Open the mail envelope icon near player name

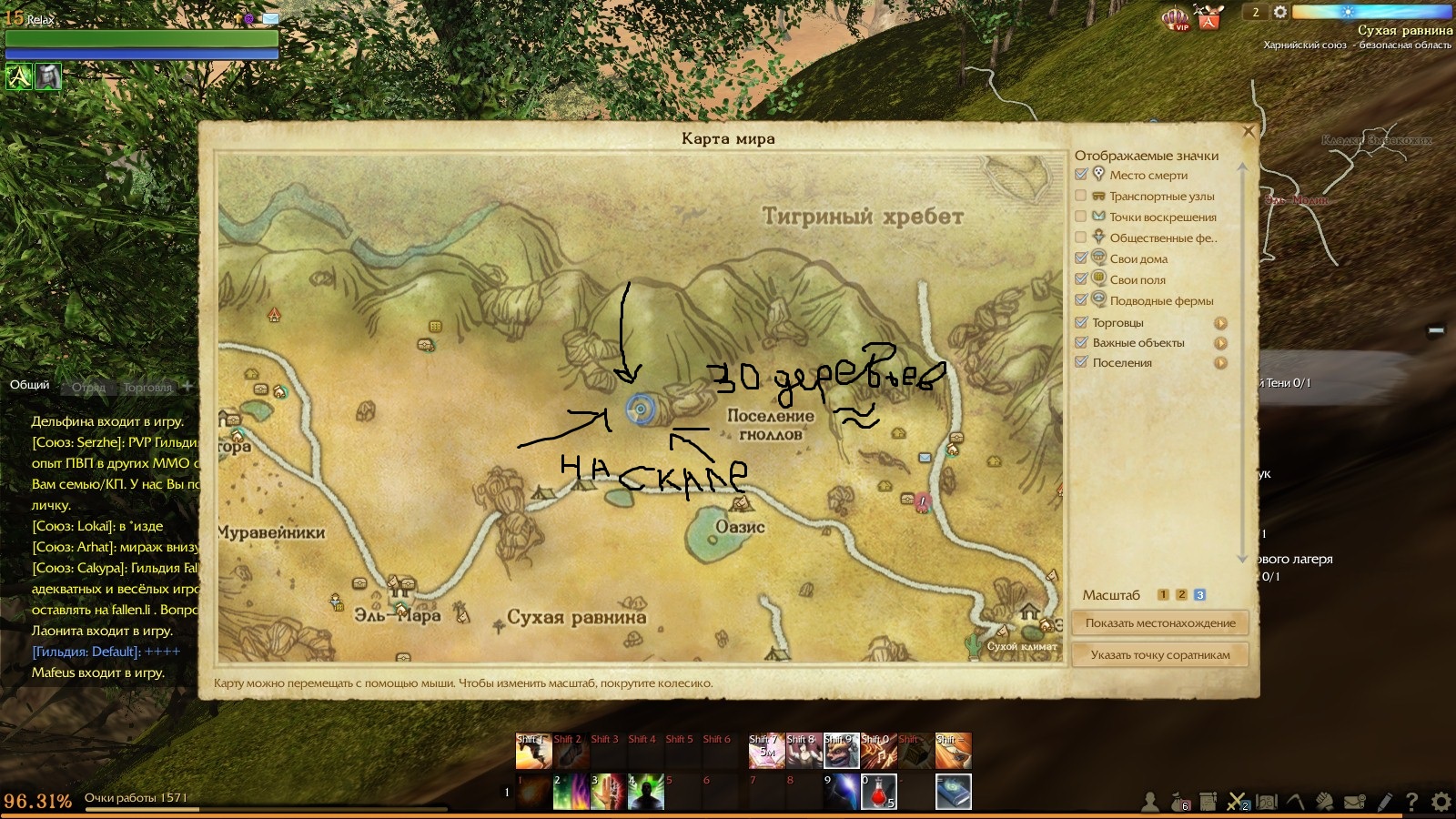[271, 18]
